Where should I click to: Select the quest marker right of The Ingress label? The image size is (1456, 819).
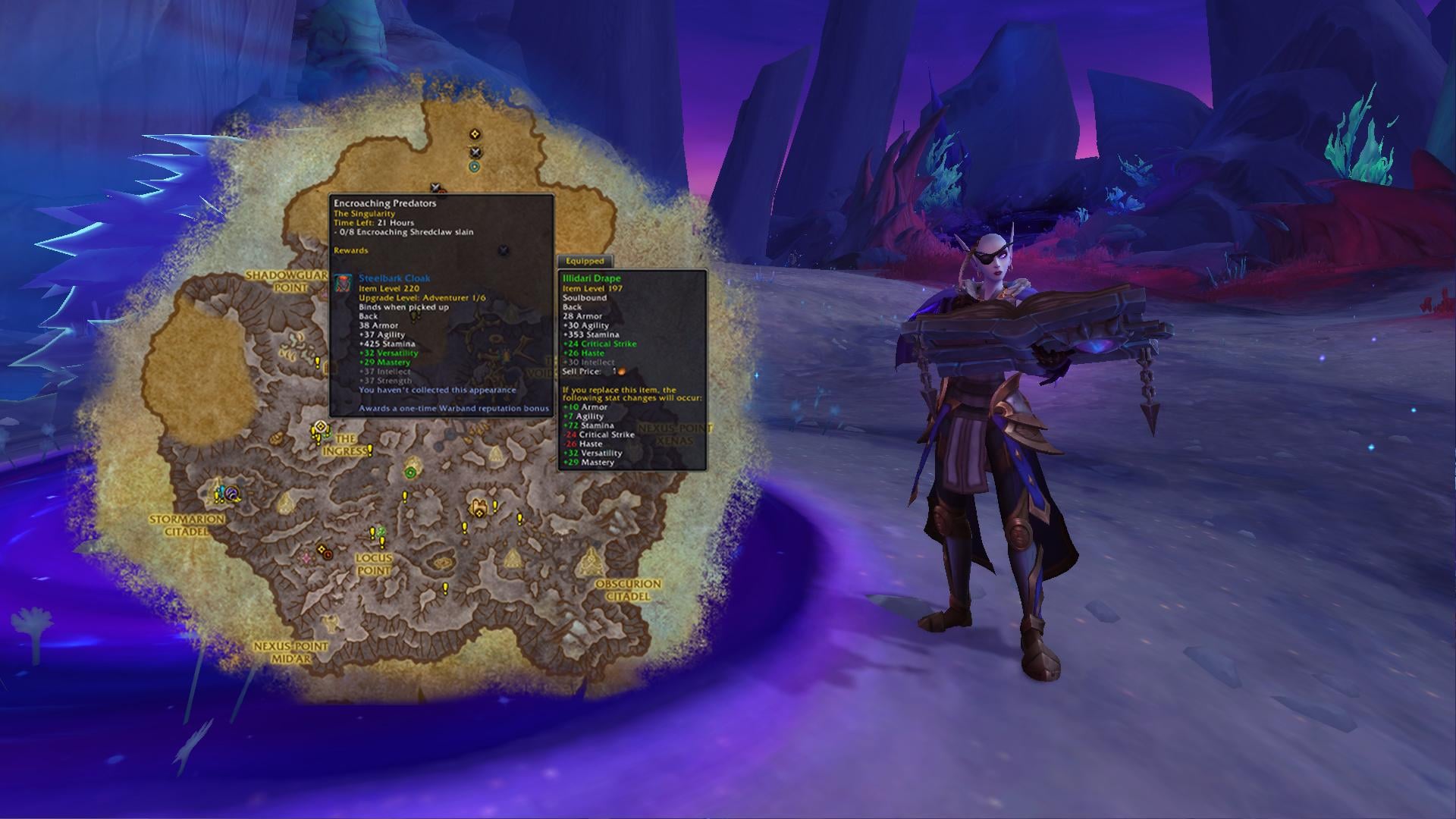370,451
